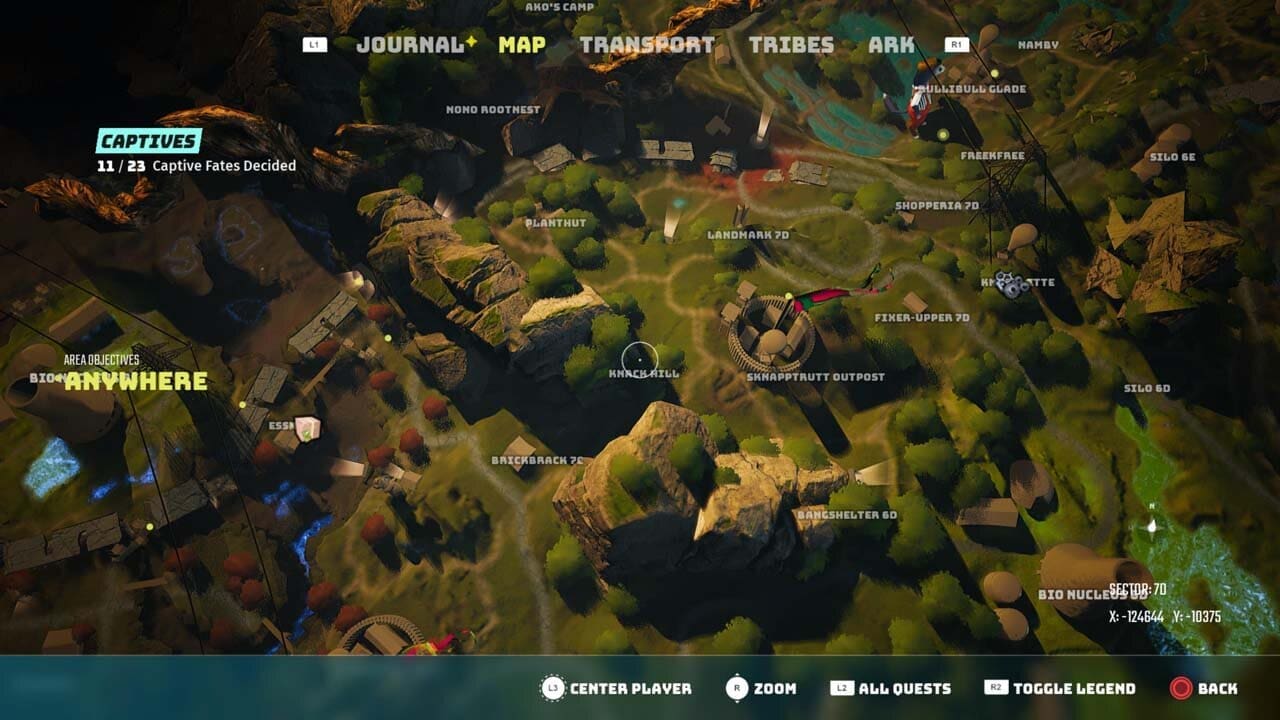Switch to the Transport tab

pos(648,44)
